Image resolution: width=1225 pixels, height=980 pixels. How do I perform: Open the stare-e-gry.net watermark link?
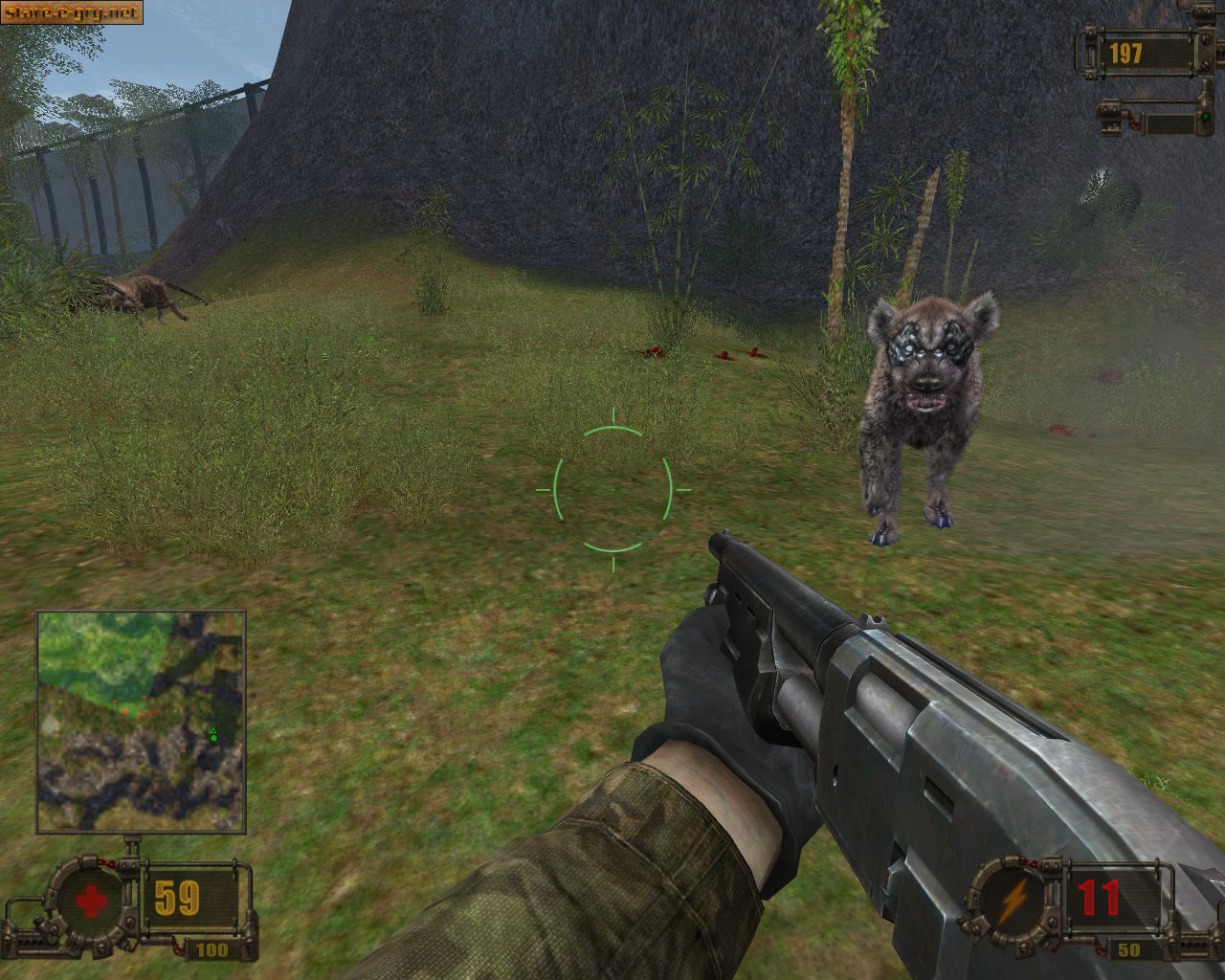point(72,12)
